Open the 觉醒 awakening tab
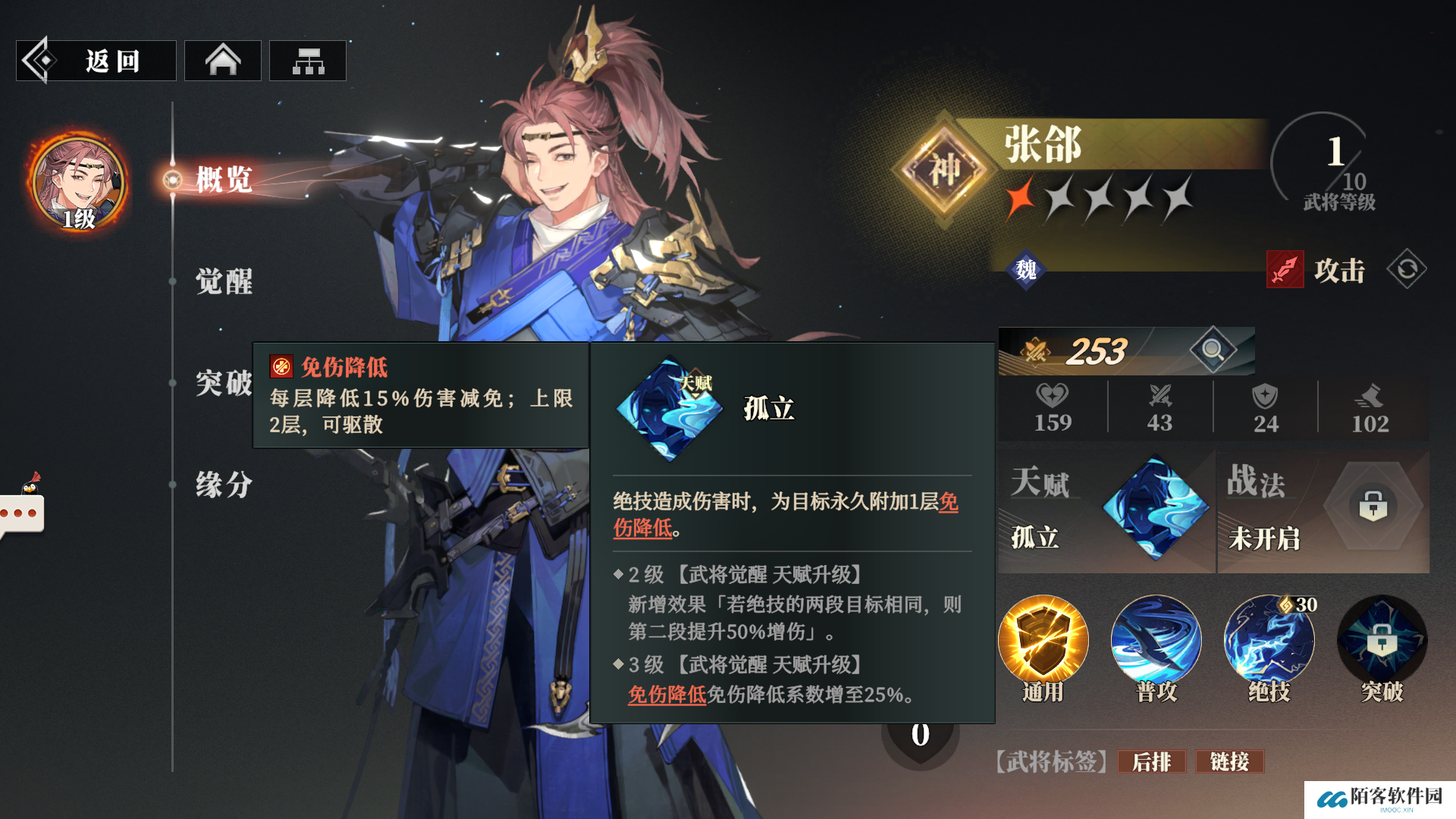This screenshot has height=819, width=1456. tap(223, 281)
